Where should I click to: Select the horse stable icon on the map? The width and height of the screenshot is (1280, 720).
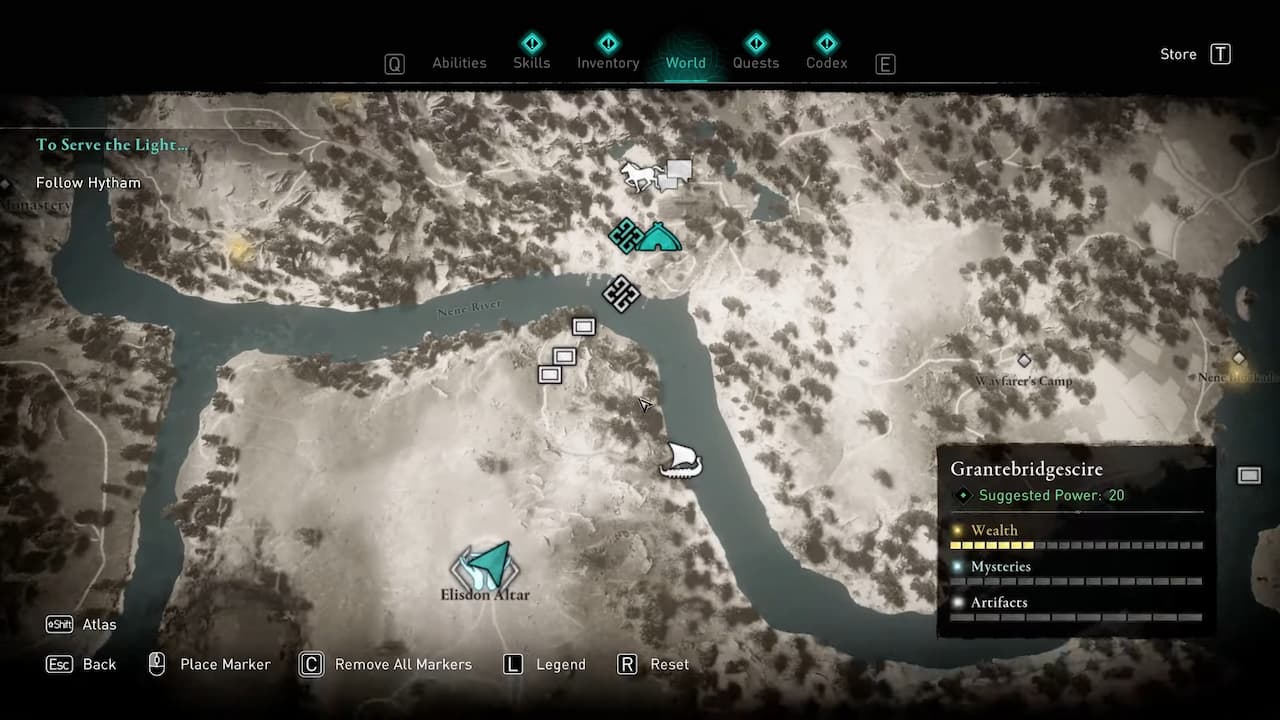(x=637, y=174)
